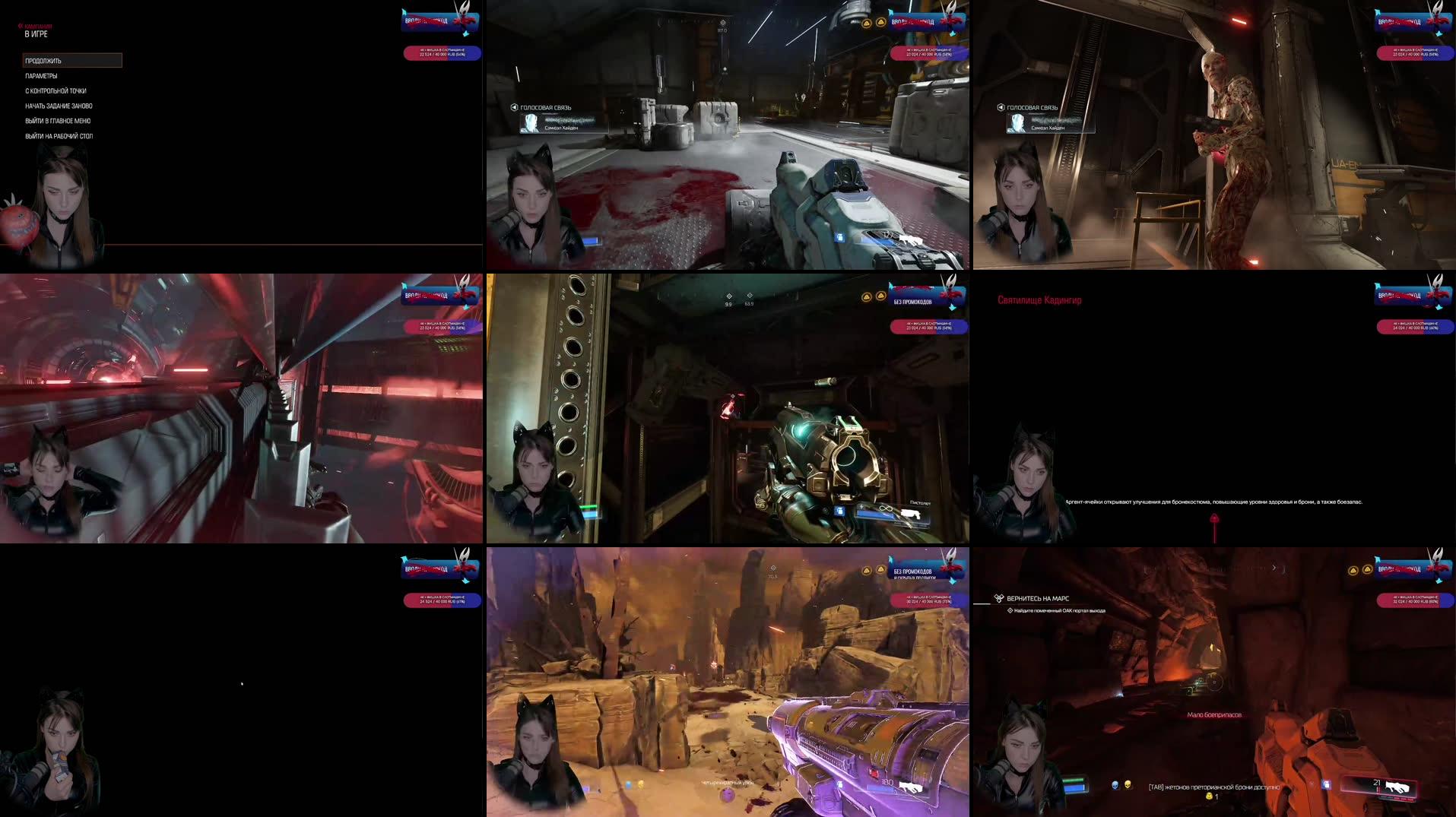This screenshot has width=1456, height=817.
Task: Click the 40 000 RUB donation progress bar
Action: pyautogui.click(x=443, y=53)
